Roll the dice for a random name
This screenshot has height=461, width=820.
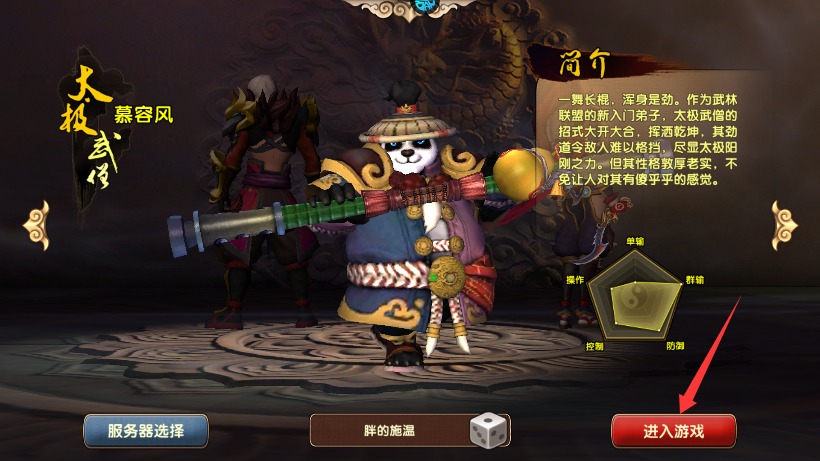click(x=489, y=431)
